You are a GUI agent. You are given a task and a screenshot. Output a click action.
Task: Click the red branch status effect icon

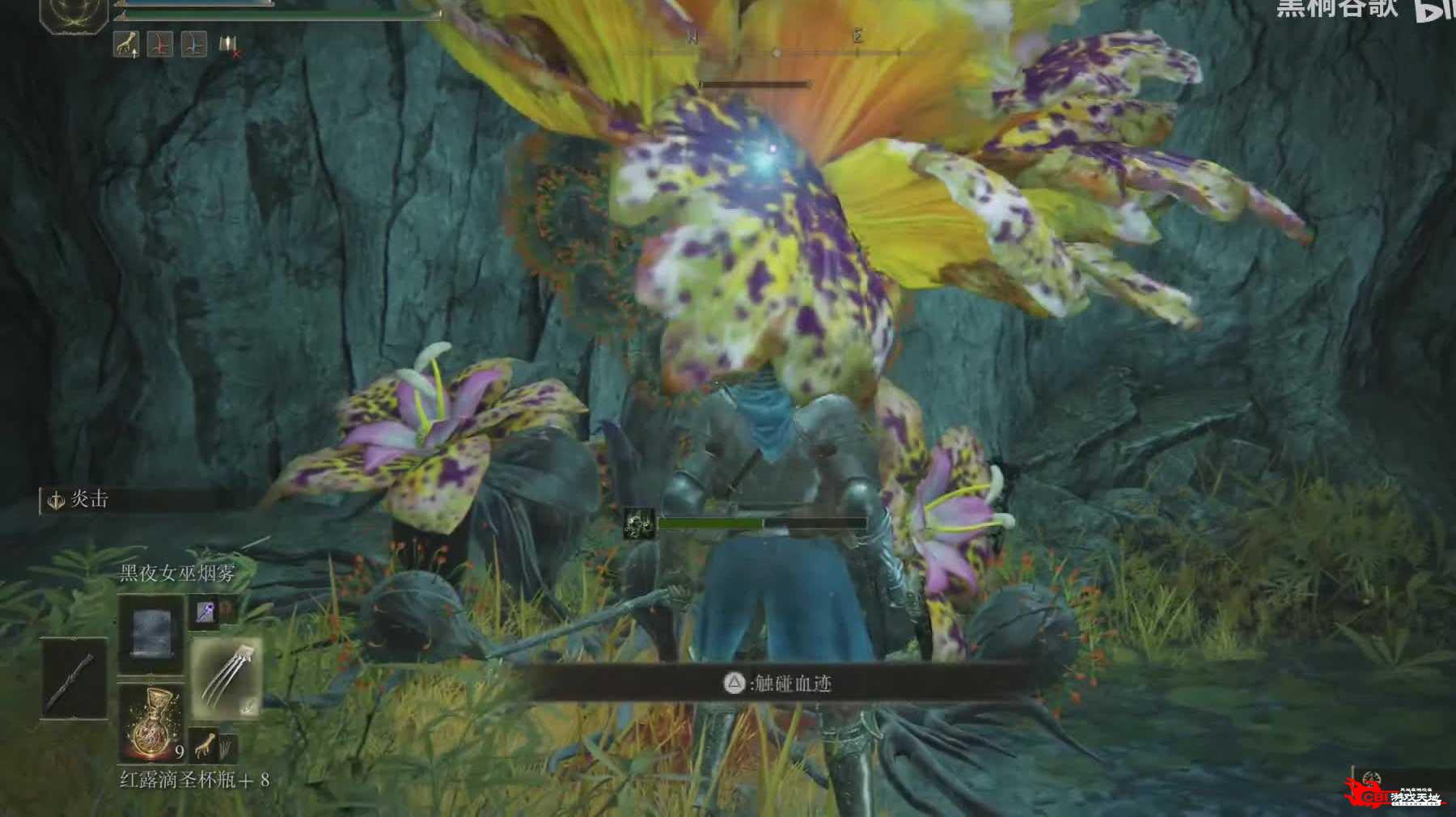[x=159, y=44]
